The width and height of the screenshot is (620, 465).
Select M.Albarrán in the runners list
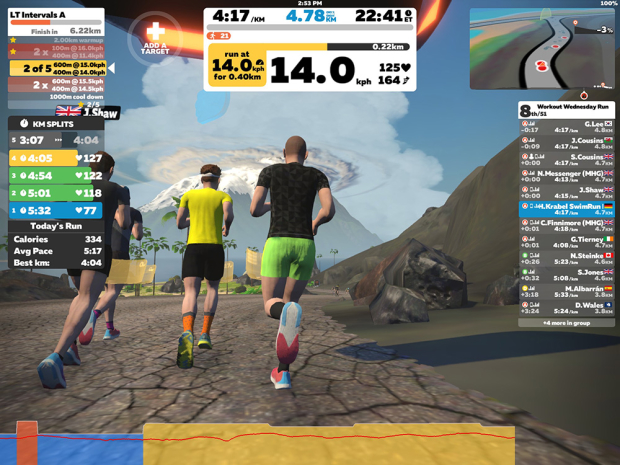click(x=566, y=291)
